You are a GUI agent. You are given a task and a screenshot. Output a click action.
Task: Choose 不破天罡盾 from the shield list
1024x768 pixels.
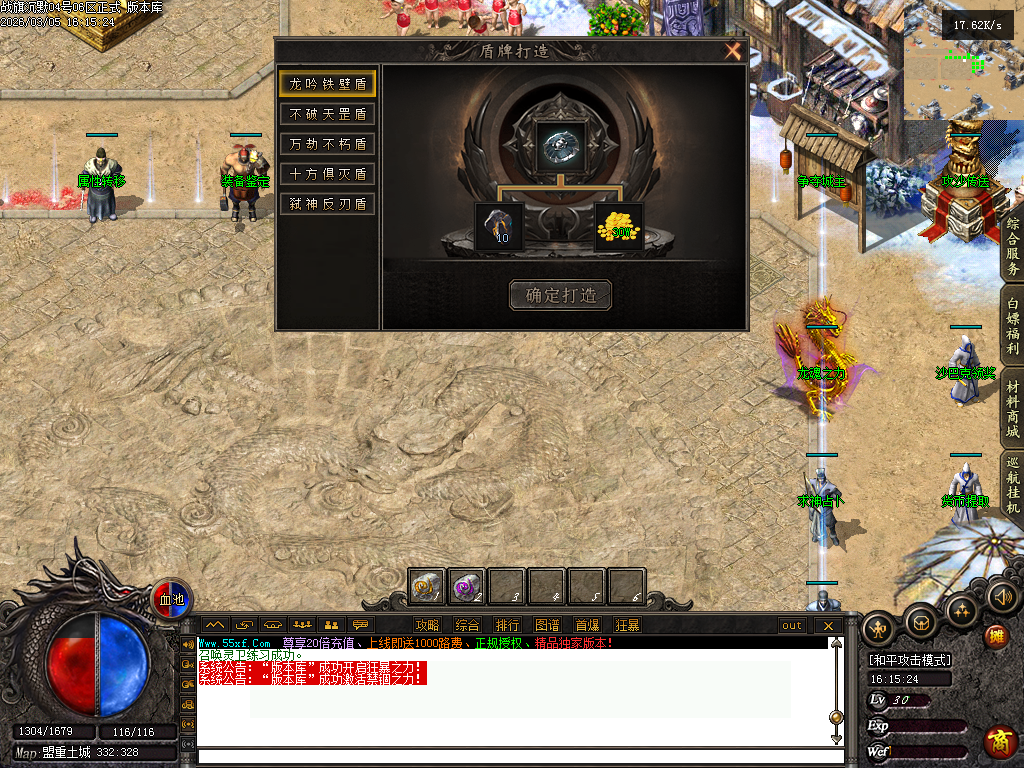pyautogui.click(x=327, y=114)
